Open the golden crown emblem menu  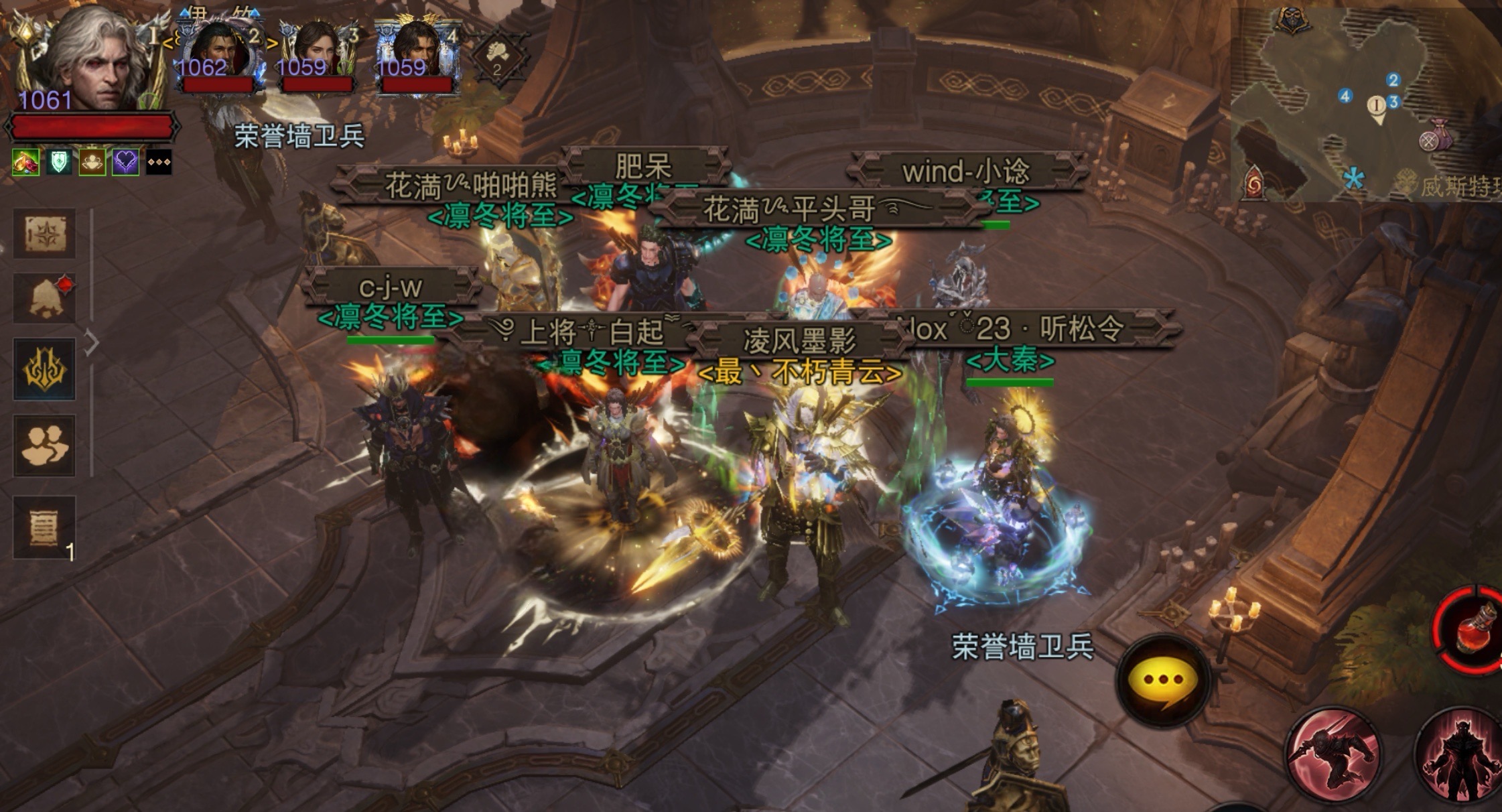tap(45, 368)
